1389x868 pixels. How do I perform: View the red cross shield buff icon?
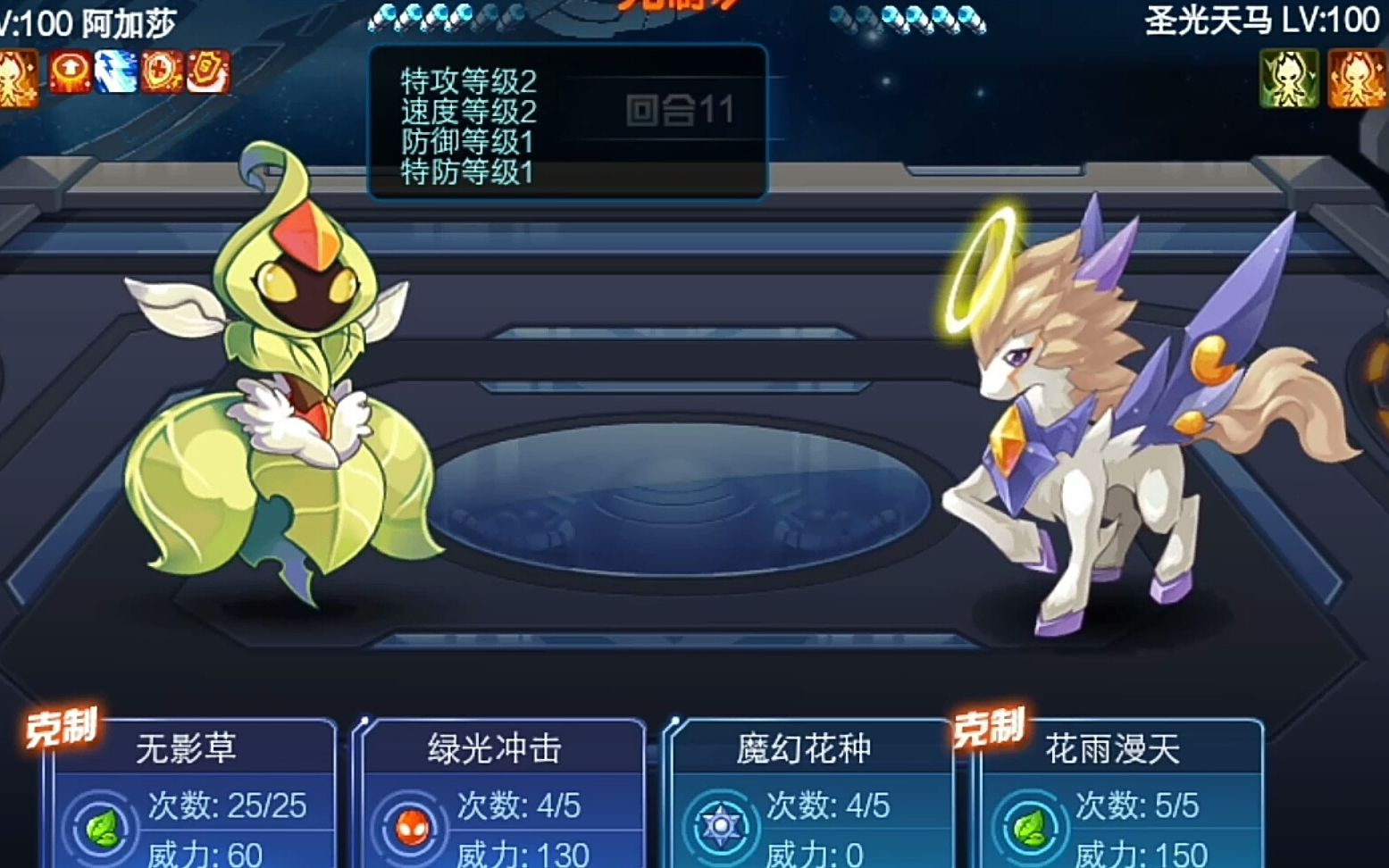tap(162, 72)
